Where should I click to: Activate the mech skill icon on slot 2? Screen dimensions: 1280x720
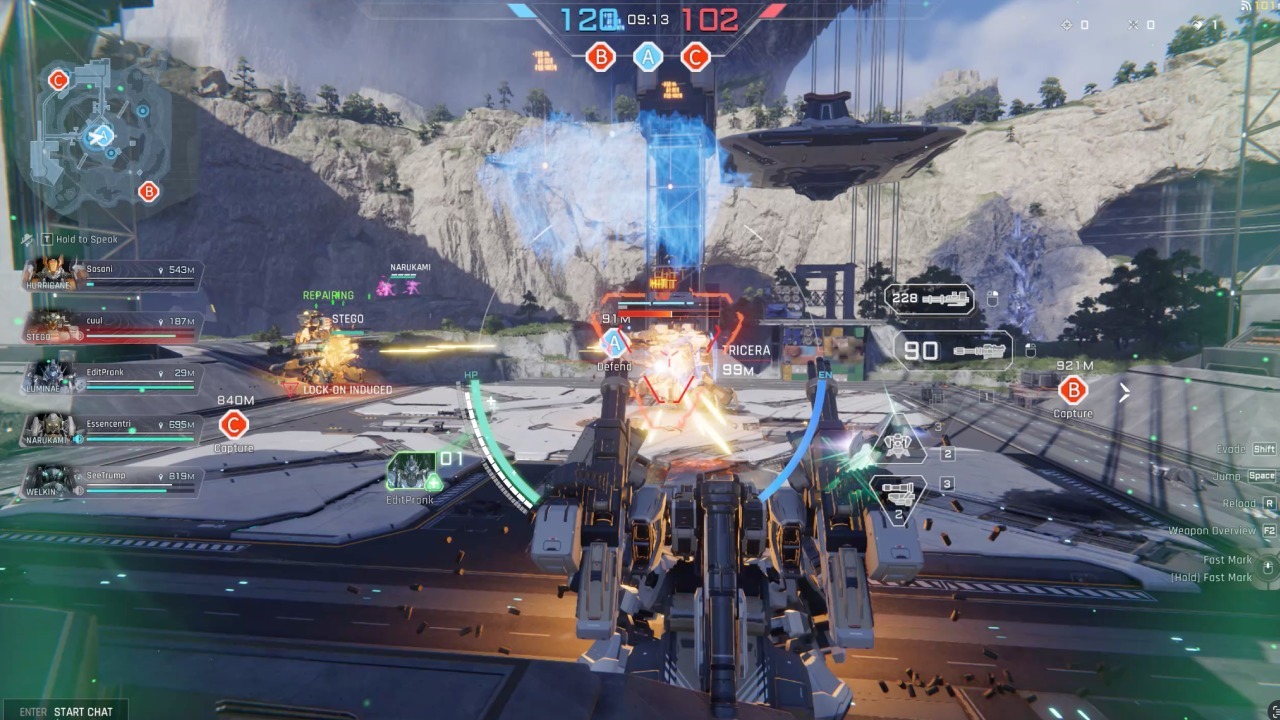[899, 446]
